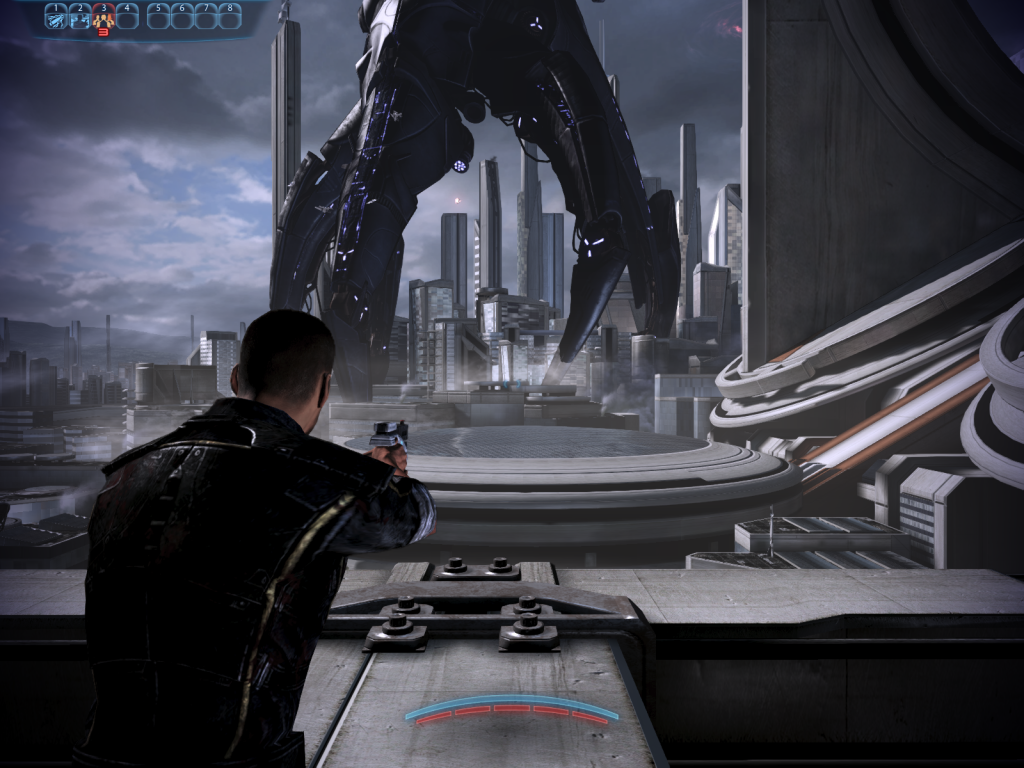
Task: Activate the ability in quick slot 1
Action: click(x=56, y=17)
